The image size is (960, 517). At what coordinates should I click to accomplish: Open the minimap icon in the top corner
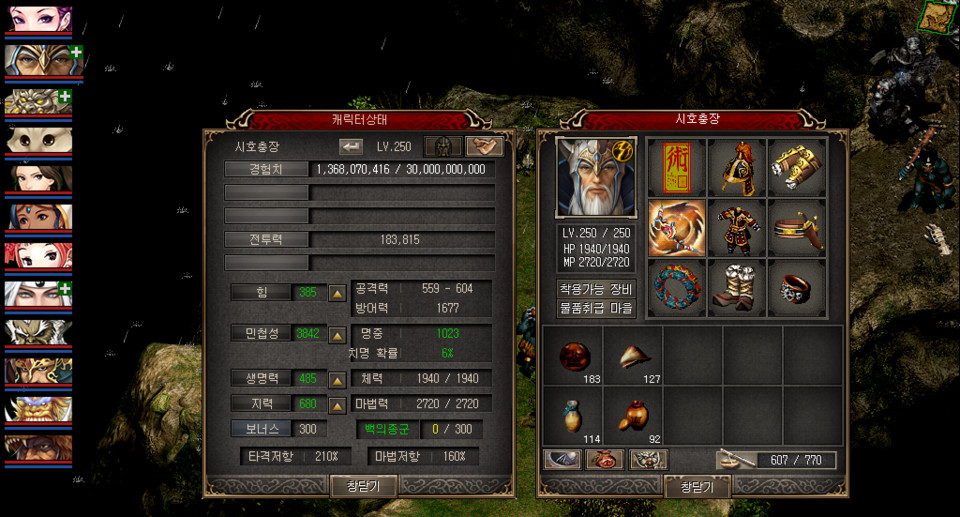point(936,17)
